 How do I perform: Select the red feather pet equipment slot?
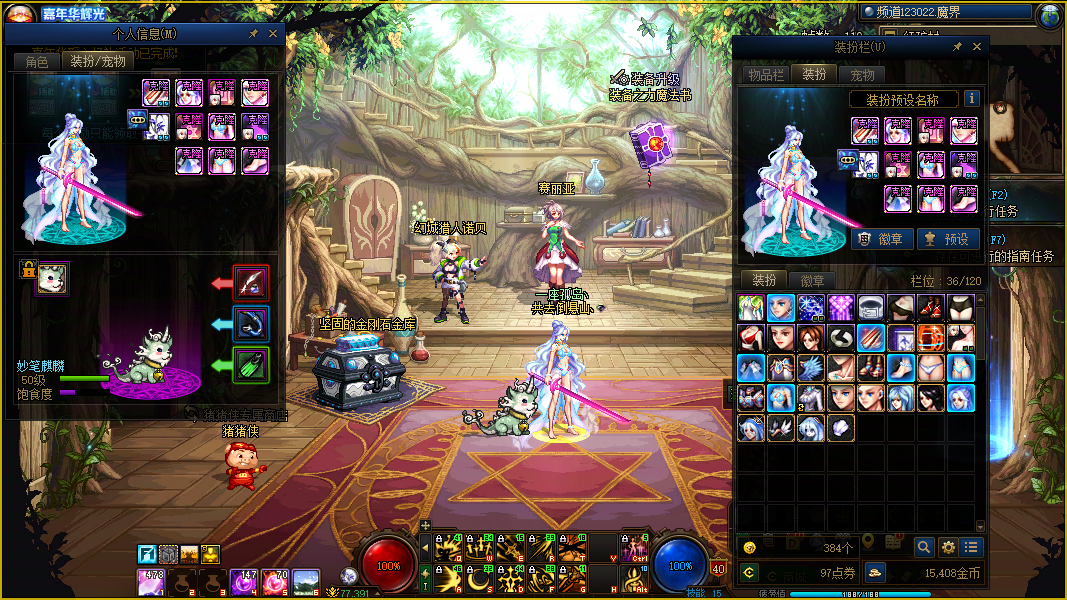point(250,283)
